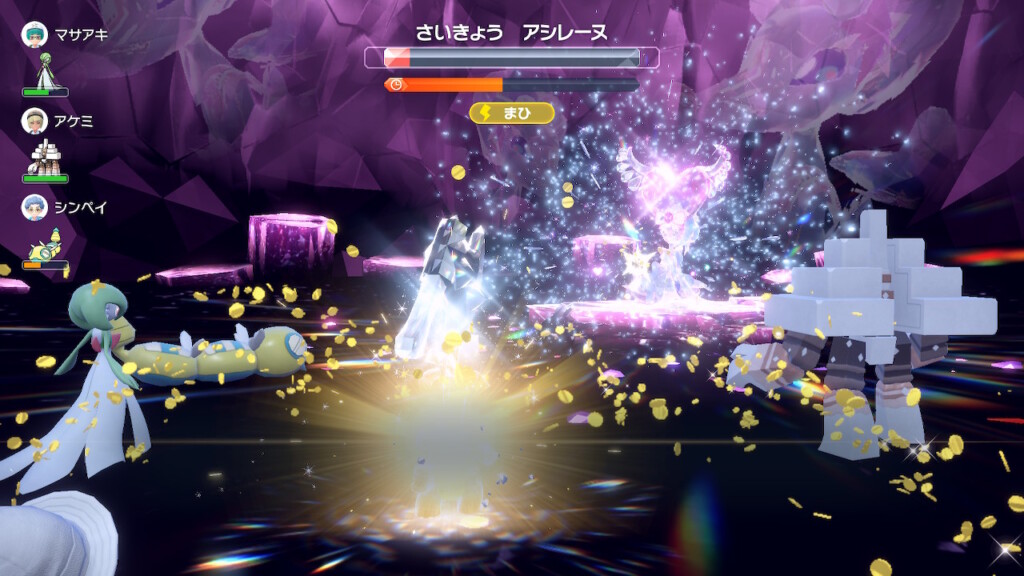Inspect the まひ paralysis status badge

(512, 113)
